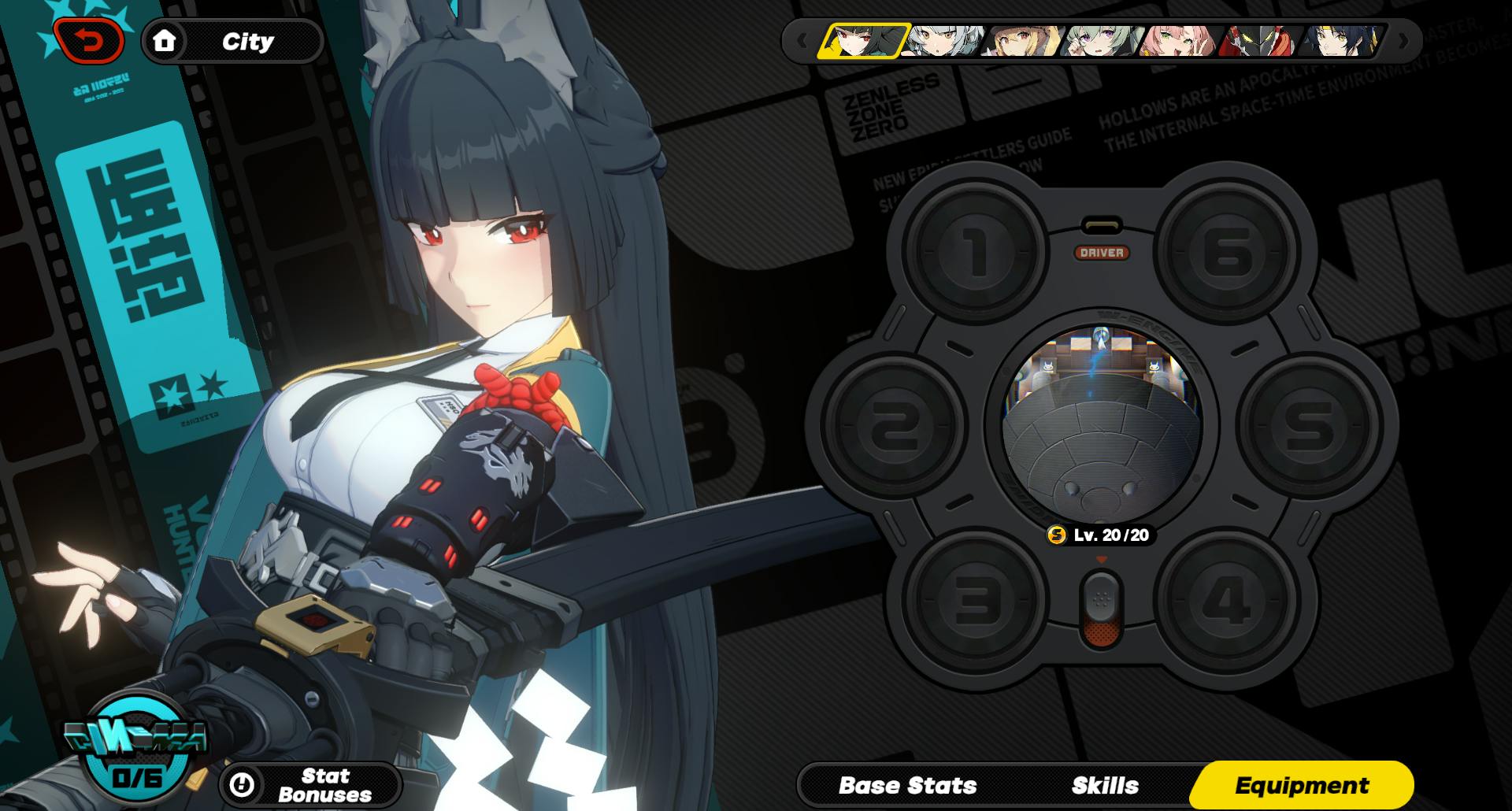Open Drive Disc slot 5

[x=1309, y=426]
